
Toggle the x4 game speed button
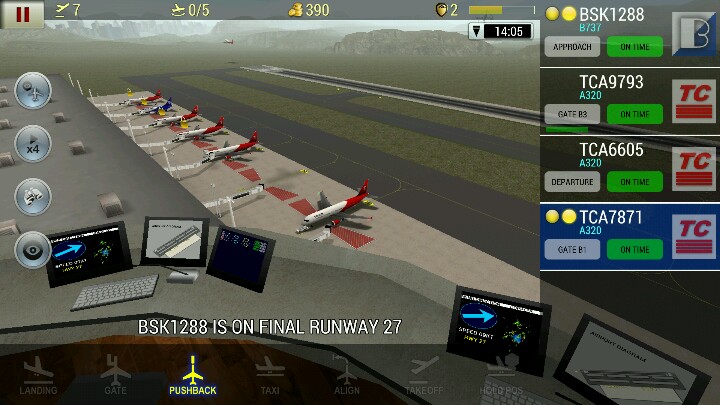pos(34,143)
